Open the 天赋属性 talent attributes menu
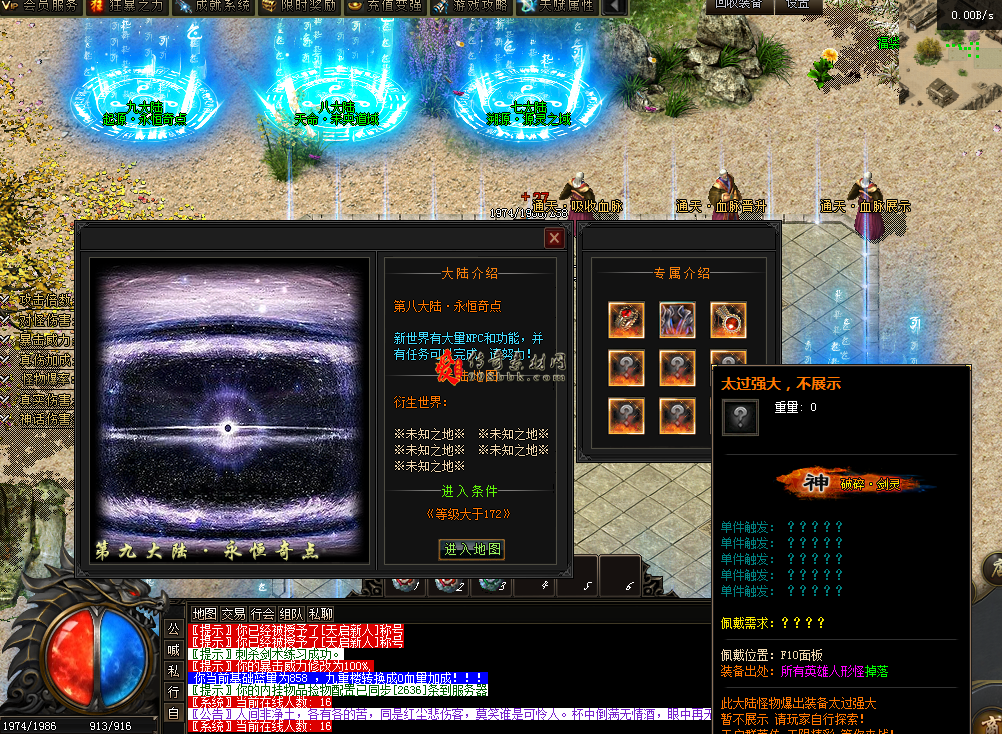1002x734 pixels. tap(556, 6)
